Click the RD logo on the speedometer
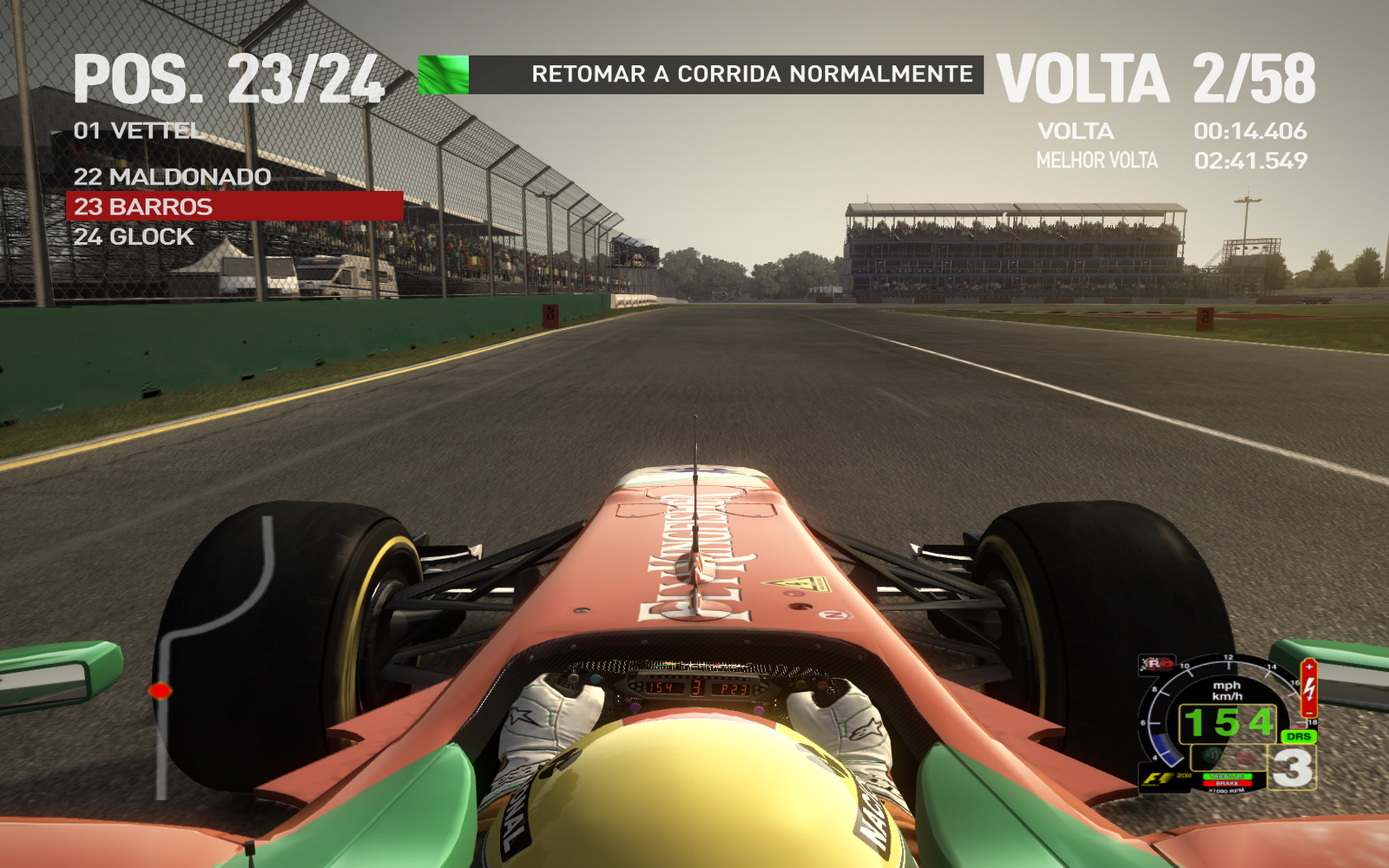 1155,663
